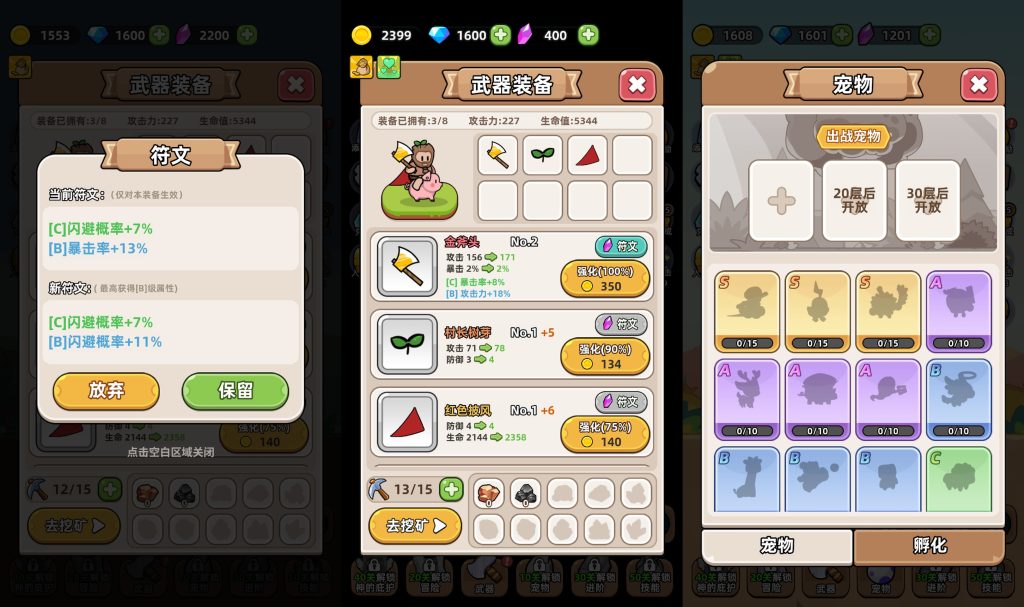Screen dimensions: 1024x607
Task: Switch to the 孵化 hatching tab
Action: [x=928, y=546]
